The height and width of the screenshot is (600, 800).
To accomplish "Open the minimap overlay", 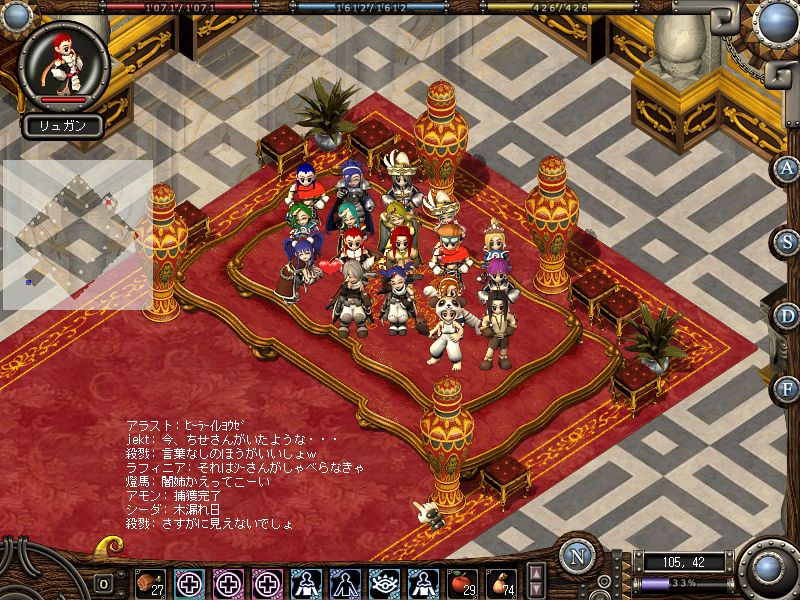I will pyautogui.click(x=76, y=234).
